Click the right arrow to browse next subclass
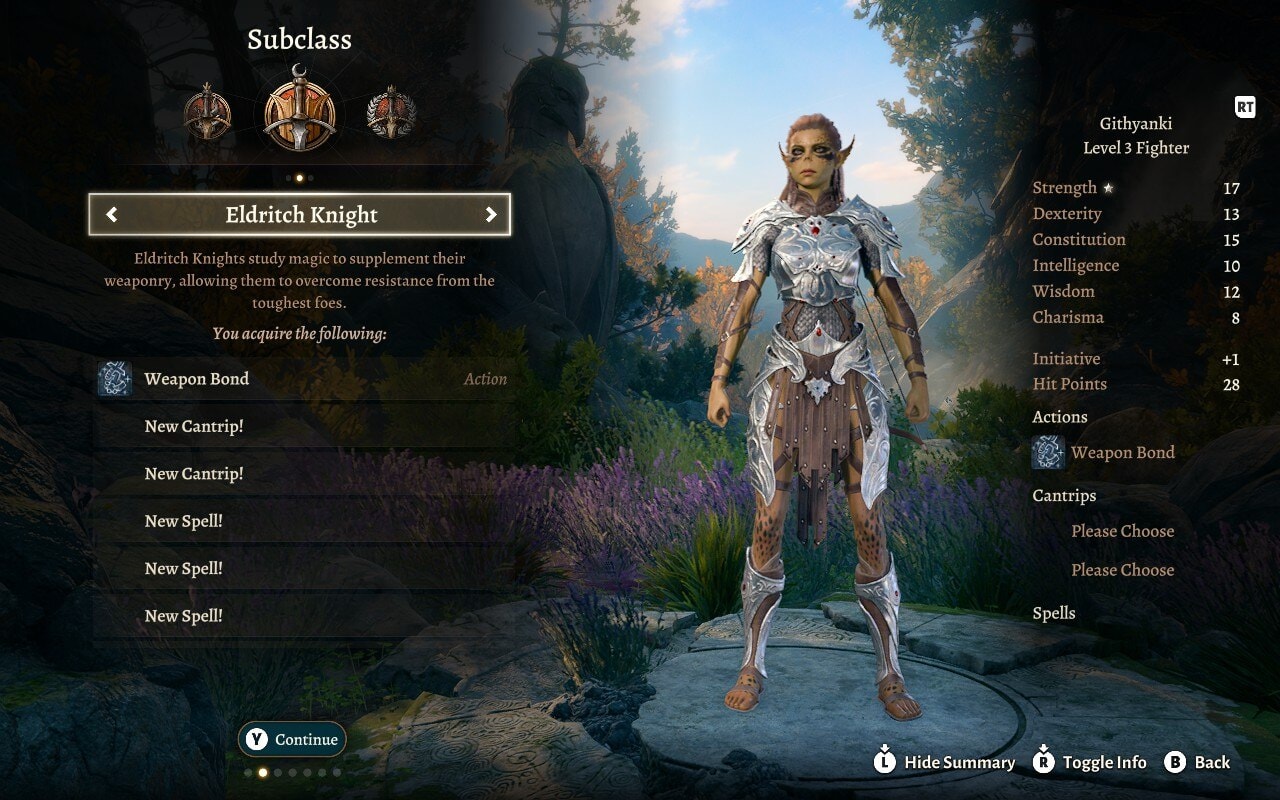Screen dimensions: 1280x800 pyautogui.click(x=492, y=215)
